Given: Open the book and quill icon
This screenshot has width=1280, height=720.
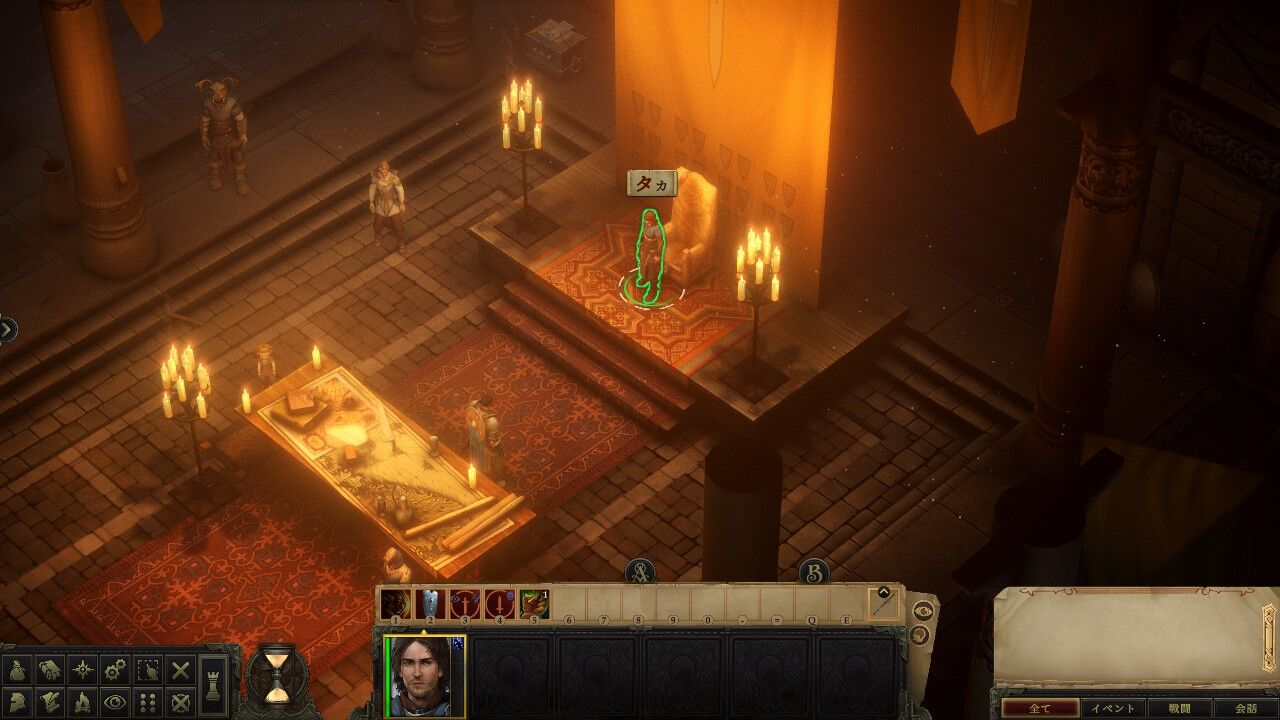Looking at the screenshot, I should click(51, 702).
